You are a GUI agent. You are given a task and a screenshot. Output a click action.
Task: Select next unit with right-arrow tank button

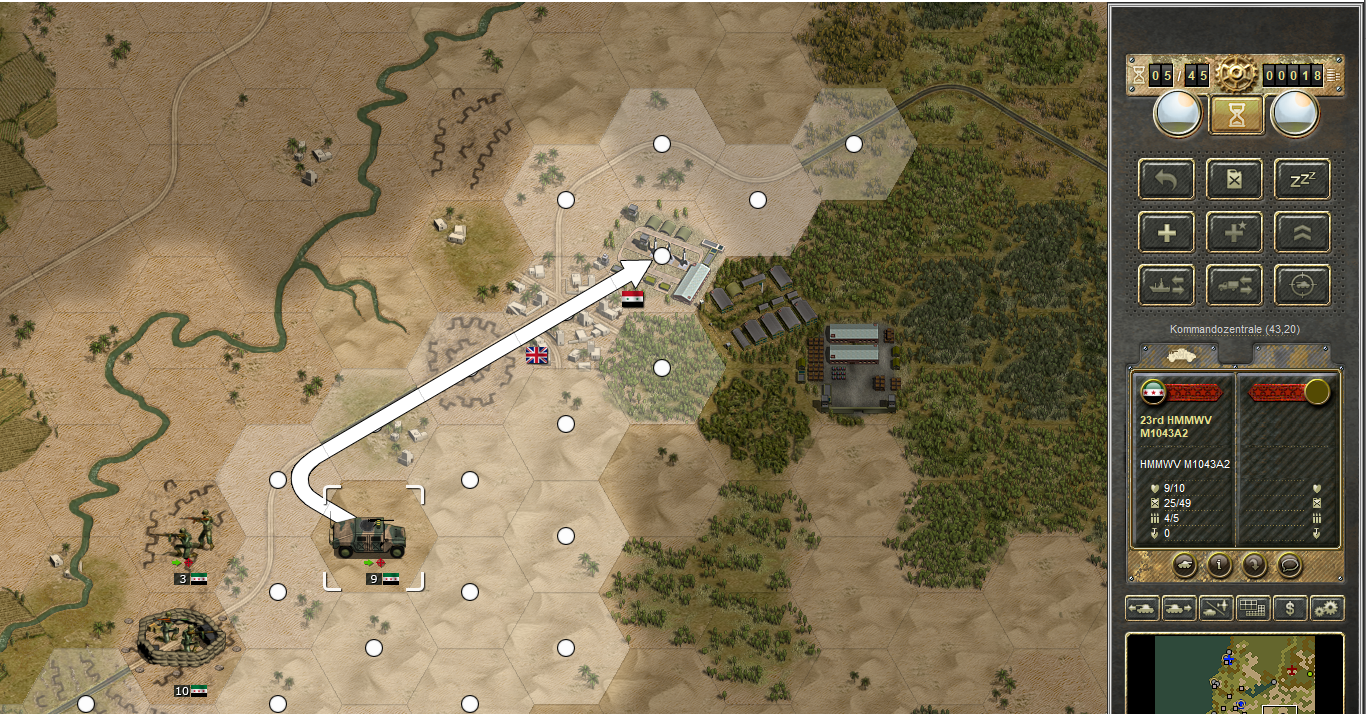point(1178,607)
